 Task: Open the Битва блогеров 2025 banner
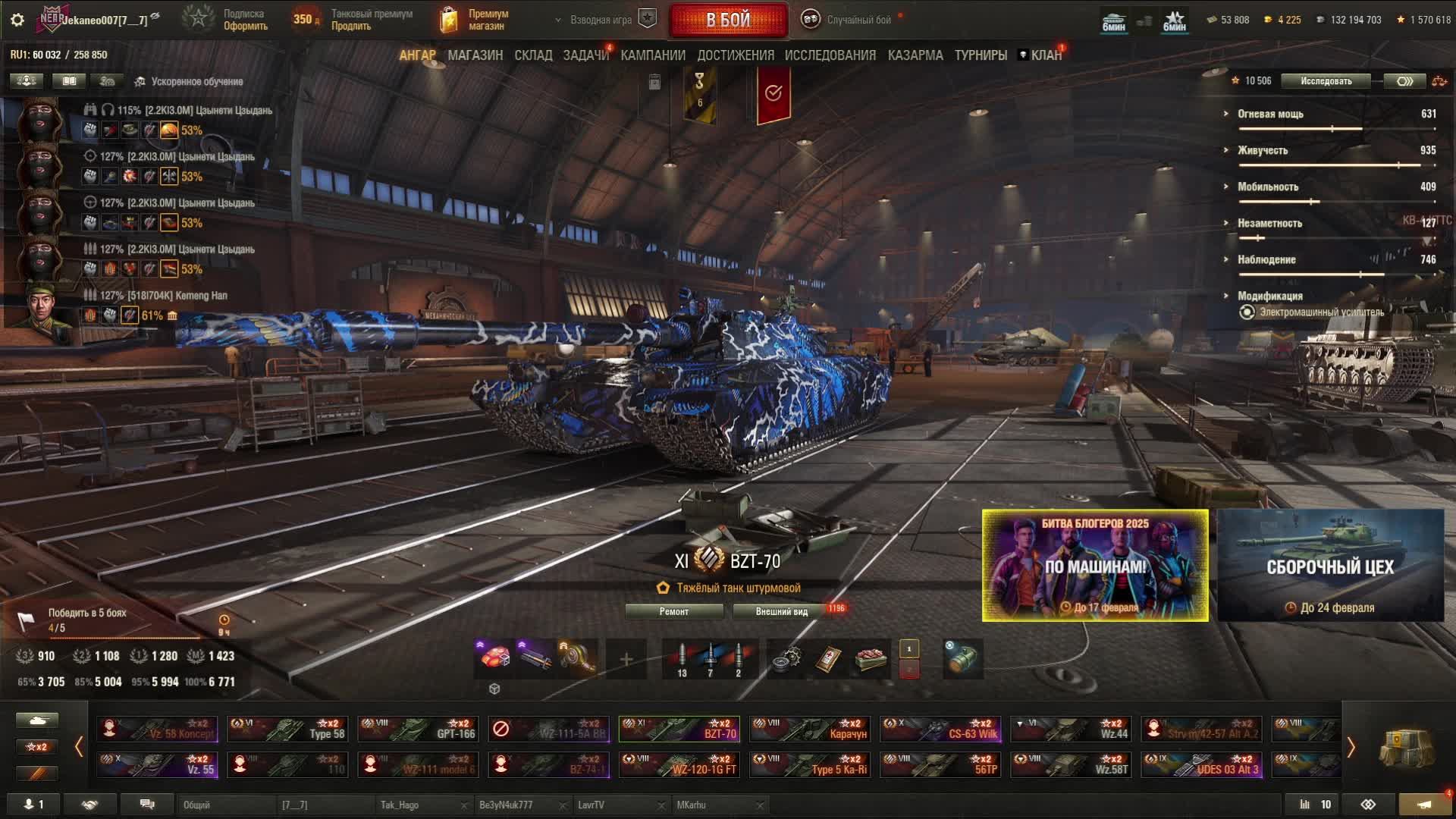(1095, 566)
